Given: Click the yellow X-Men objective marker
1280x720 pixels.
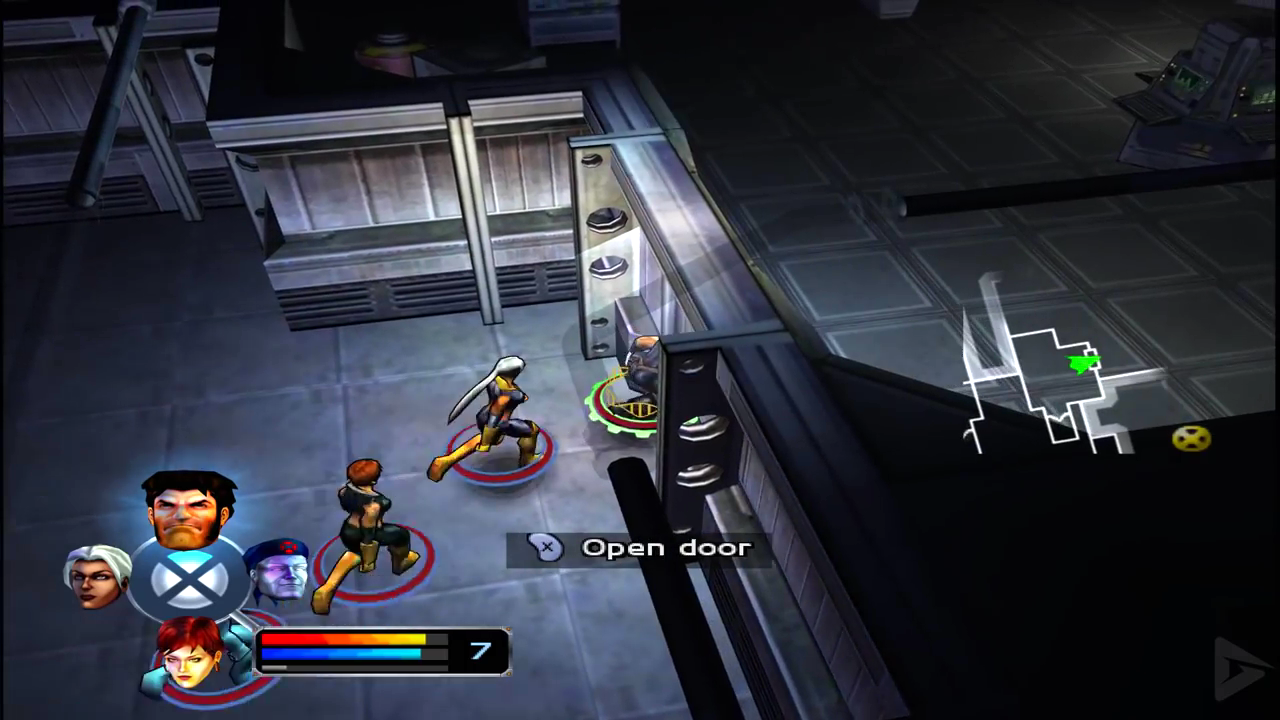Looking at the screenshot, I should click(x=1191, y=438).
